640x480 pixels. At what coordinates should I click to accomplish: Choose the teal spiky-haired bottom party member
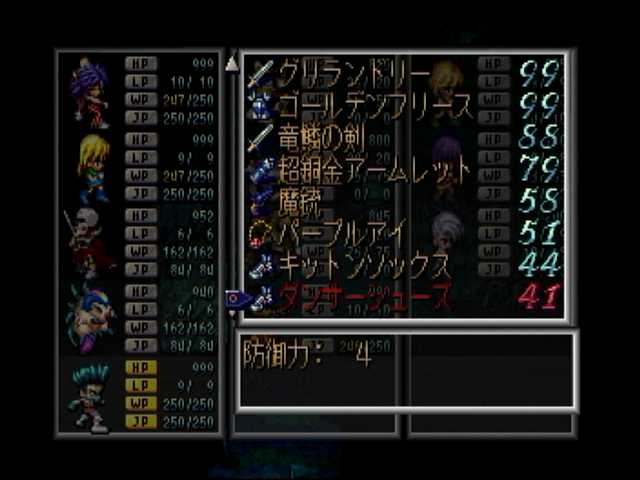pos(90,397)
